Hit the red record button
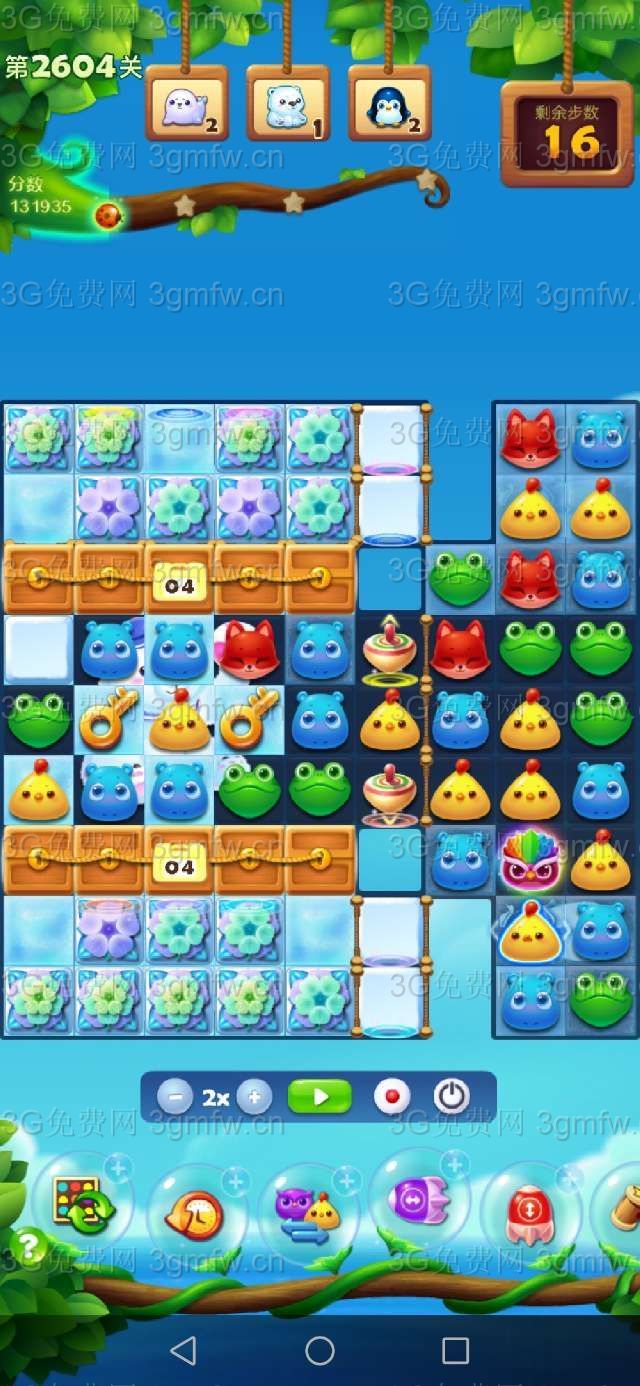 coord(392,1097)
